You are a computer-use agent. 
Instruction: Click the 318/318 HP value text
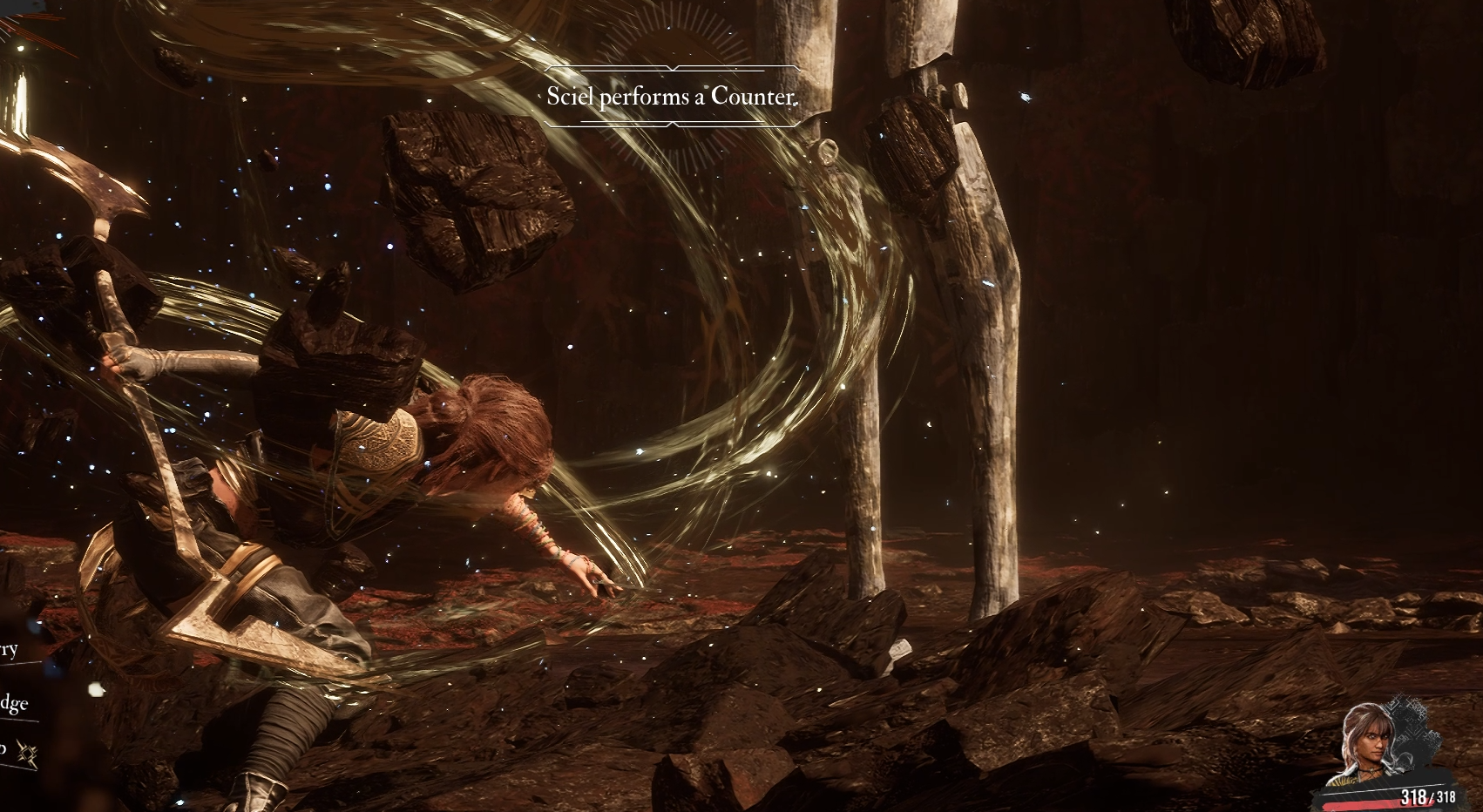pyautogui.click(x=1429, y=795)
